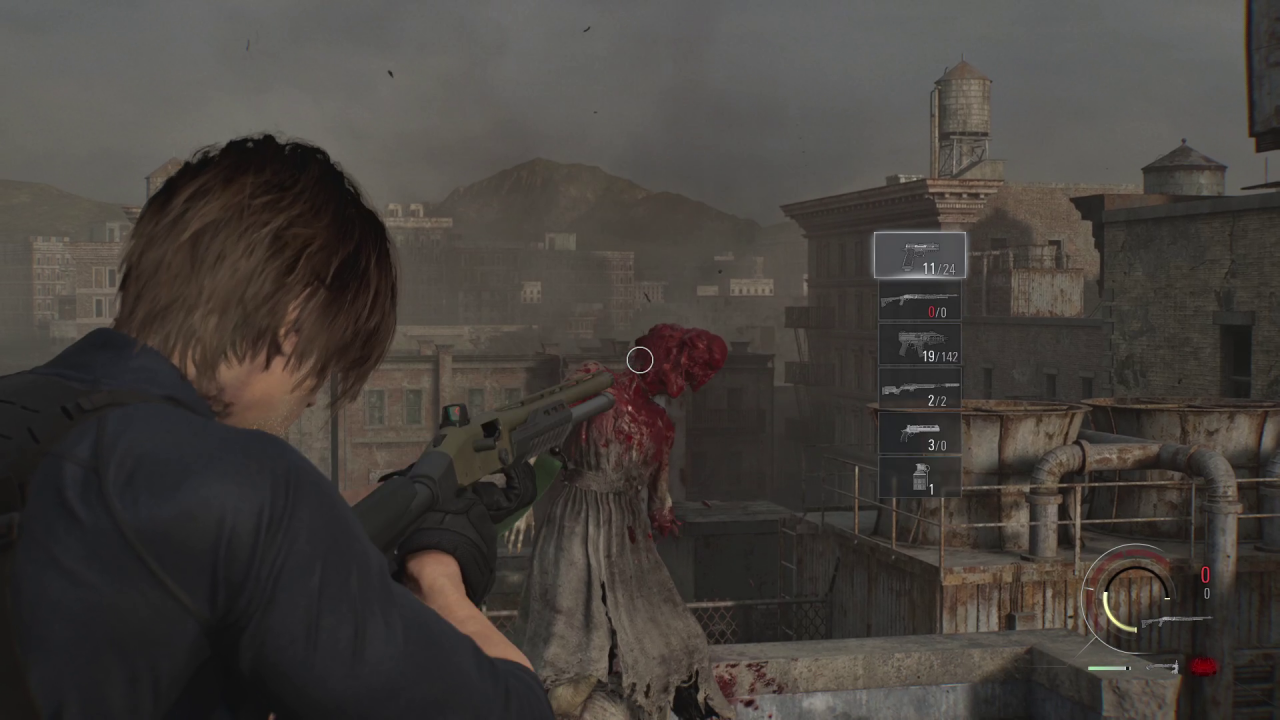Select the handgun slot showing 11/24
The width and height of the screenshot is (1280, 720).
pos(919,255)
